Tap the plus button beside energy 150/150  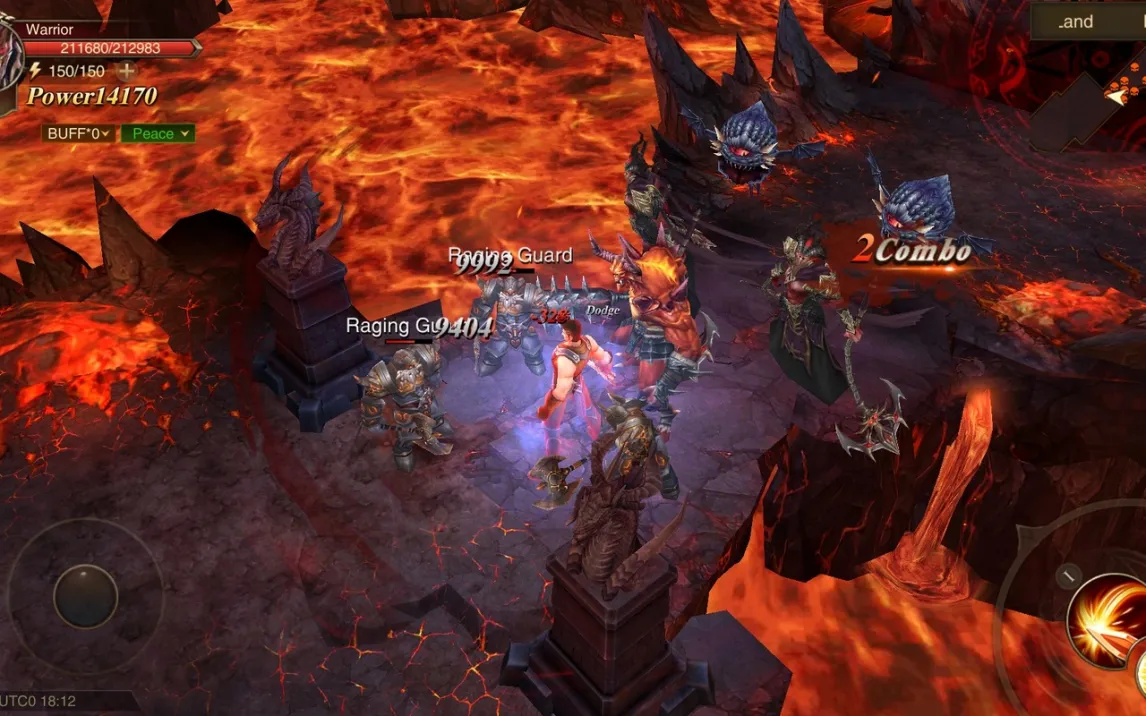pos(126,71)
